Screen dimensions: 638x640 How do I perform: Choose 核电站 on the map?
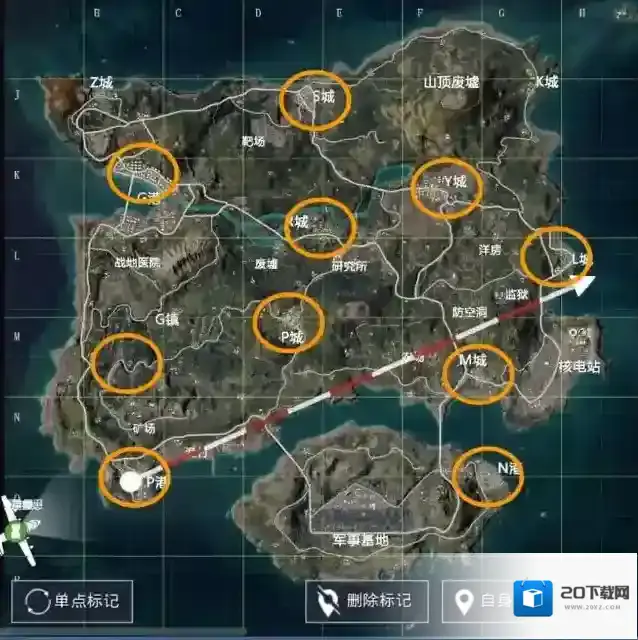coord(578,367)
